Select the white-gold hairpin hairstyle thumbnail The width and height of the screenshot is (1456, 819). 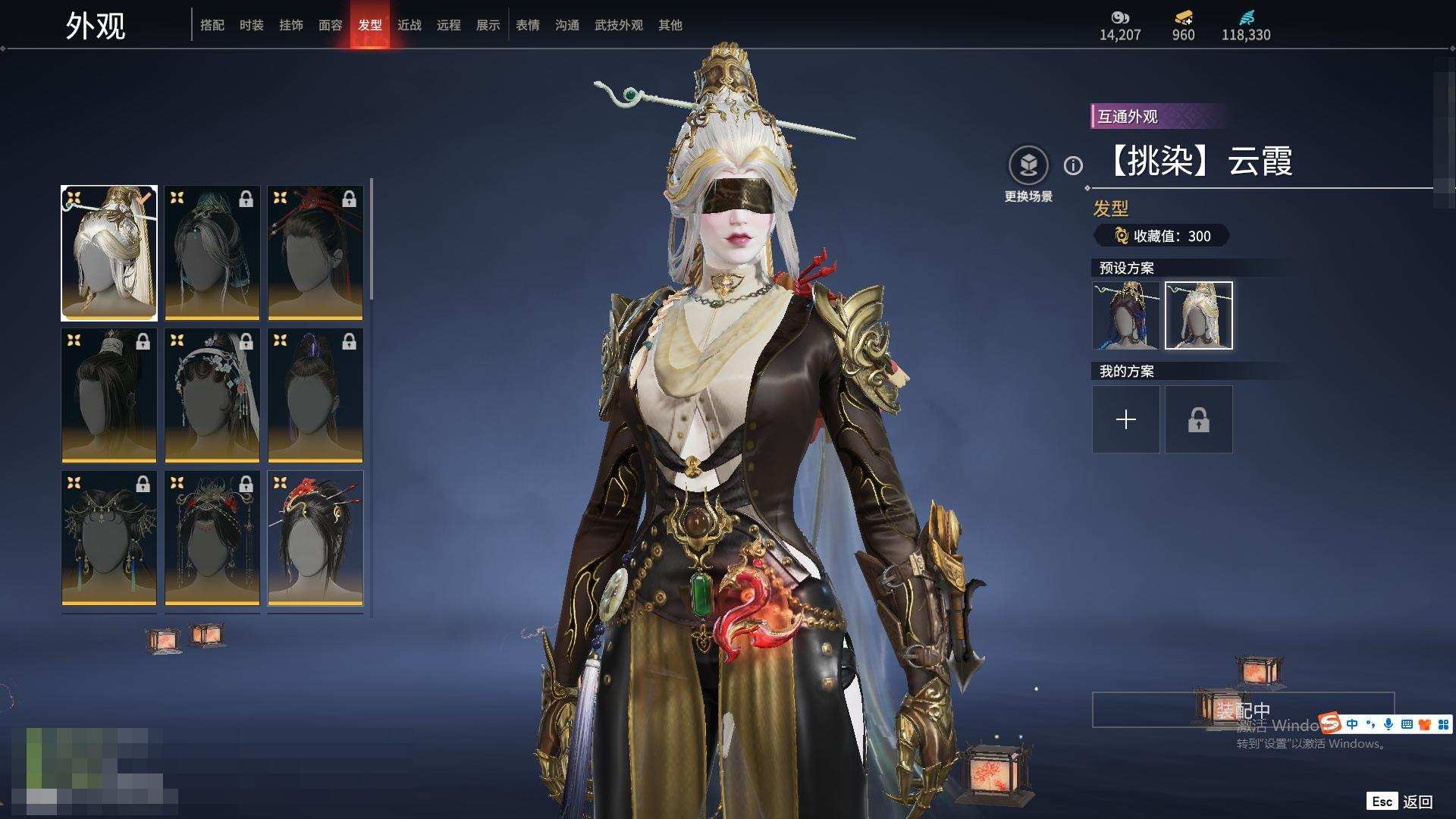(109, 253)
